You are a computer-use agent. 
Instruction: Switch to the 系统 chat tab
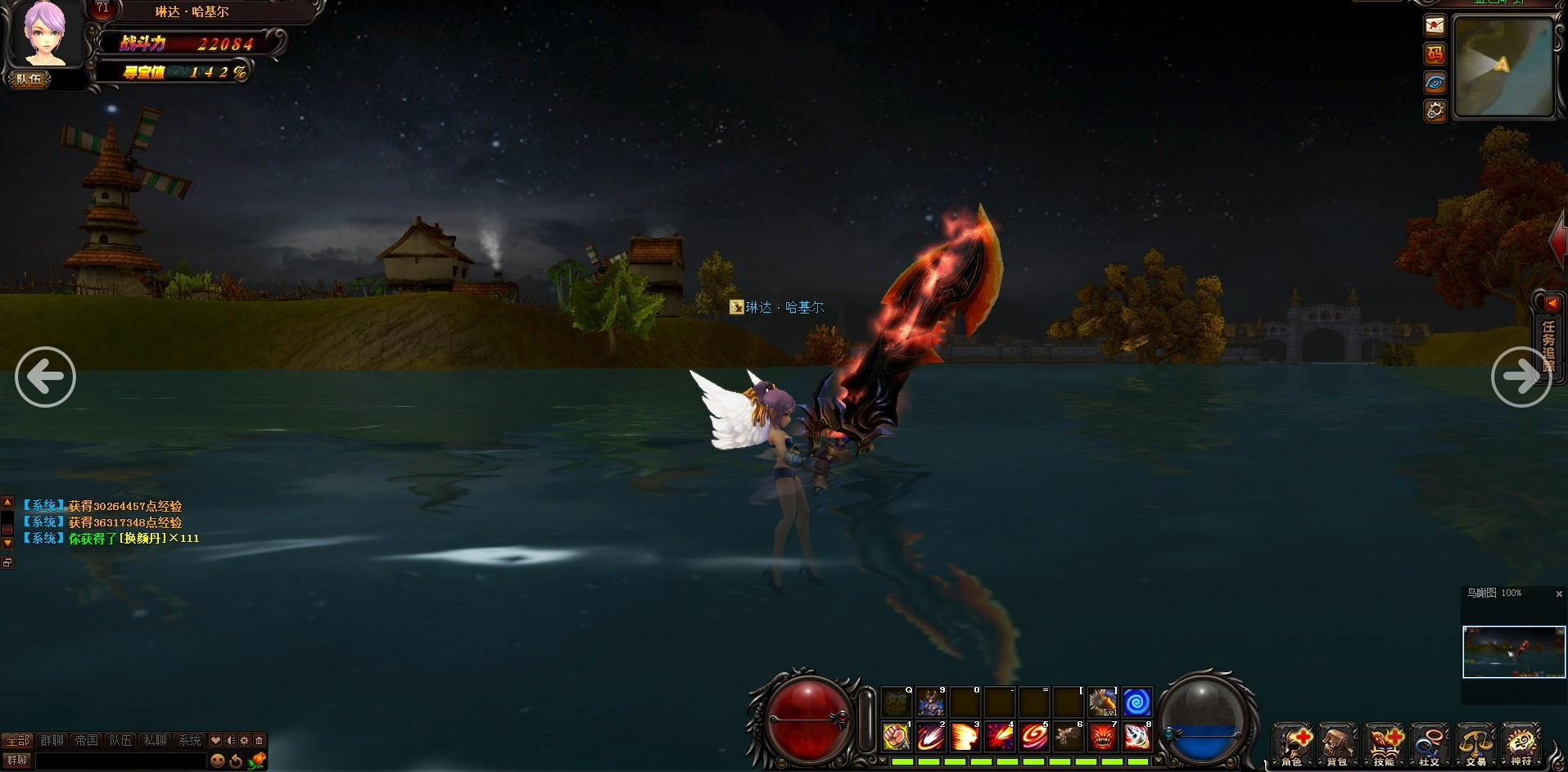189,740
